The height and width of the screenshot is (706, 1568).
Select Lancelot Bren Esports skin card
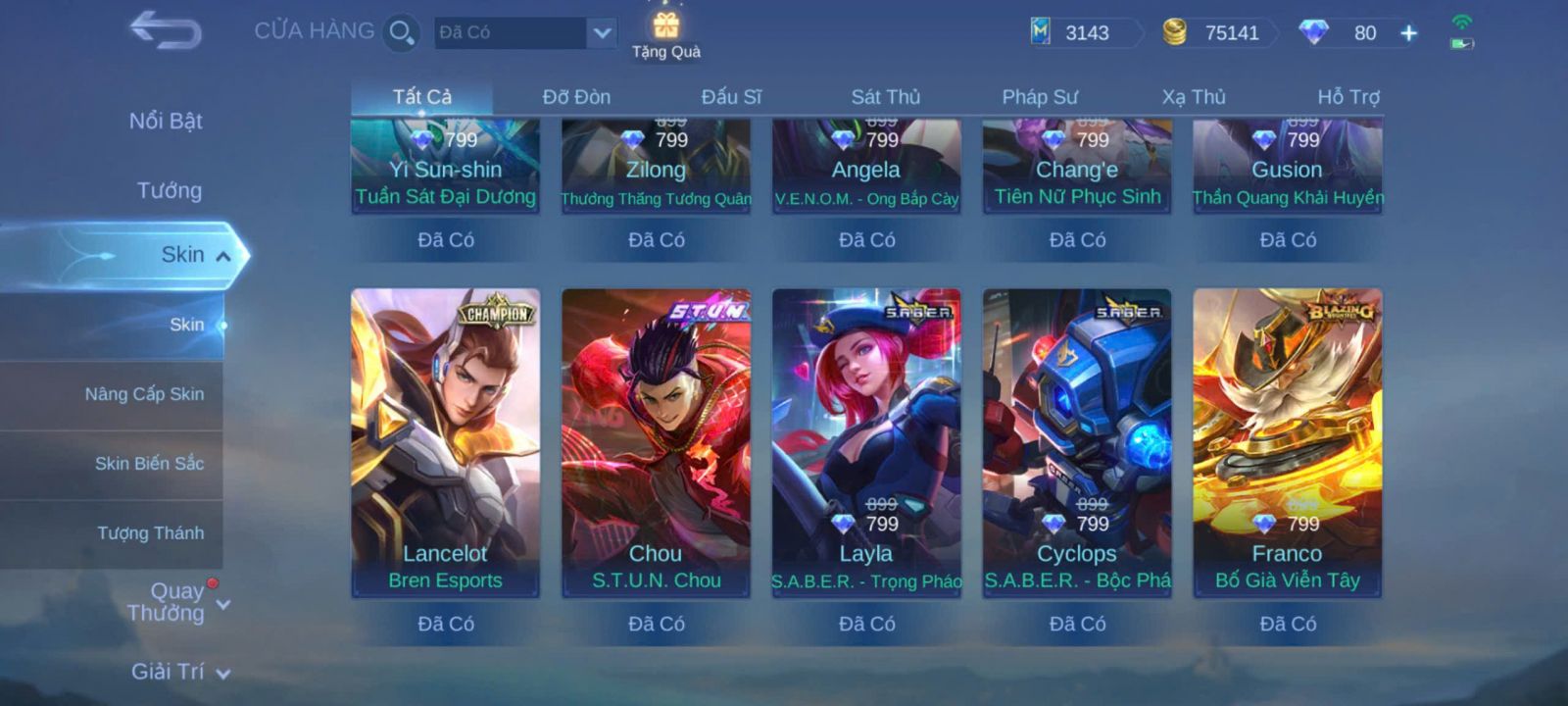click(x=445, y=441)
